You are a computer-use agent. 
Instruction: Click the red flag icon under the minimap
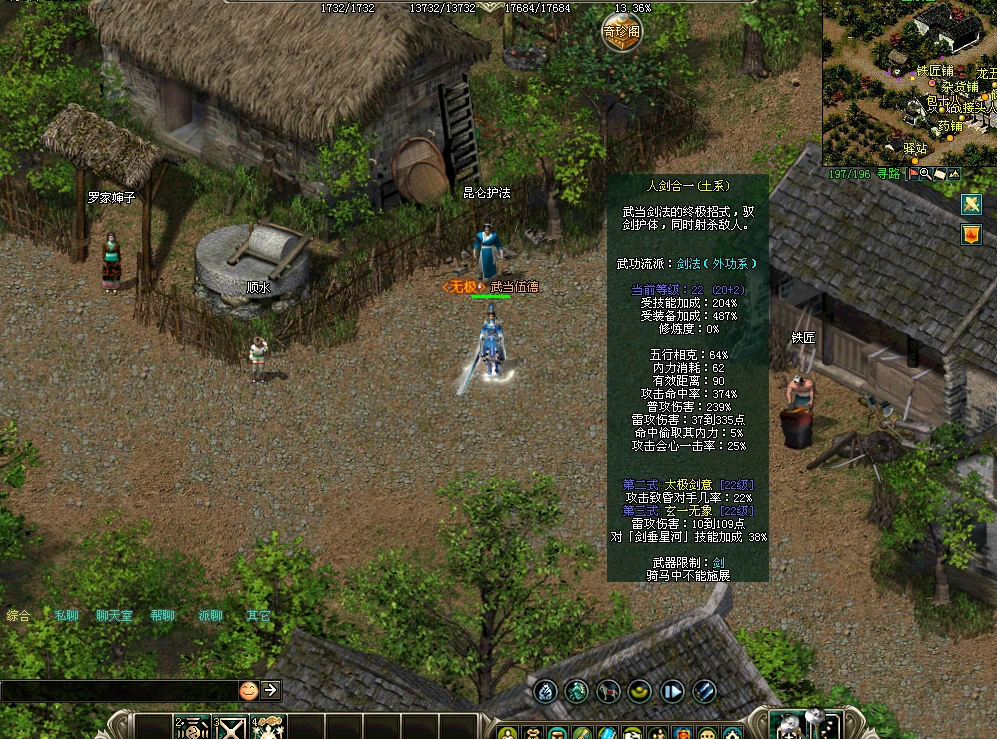coord(912,174)
